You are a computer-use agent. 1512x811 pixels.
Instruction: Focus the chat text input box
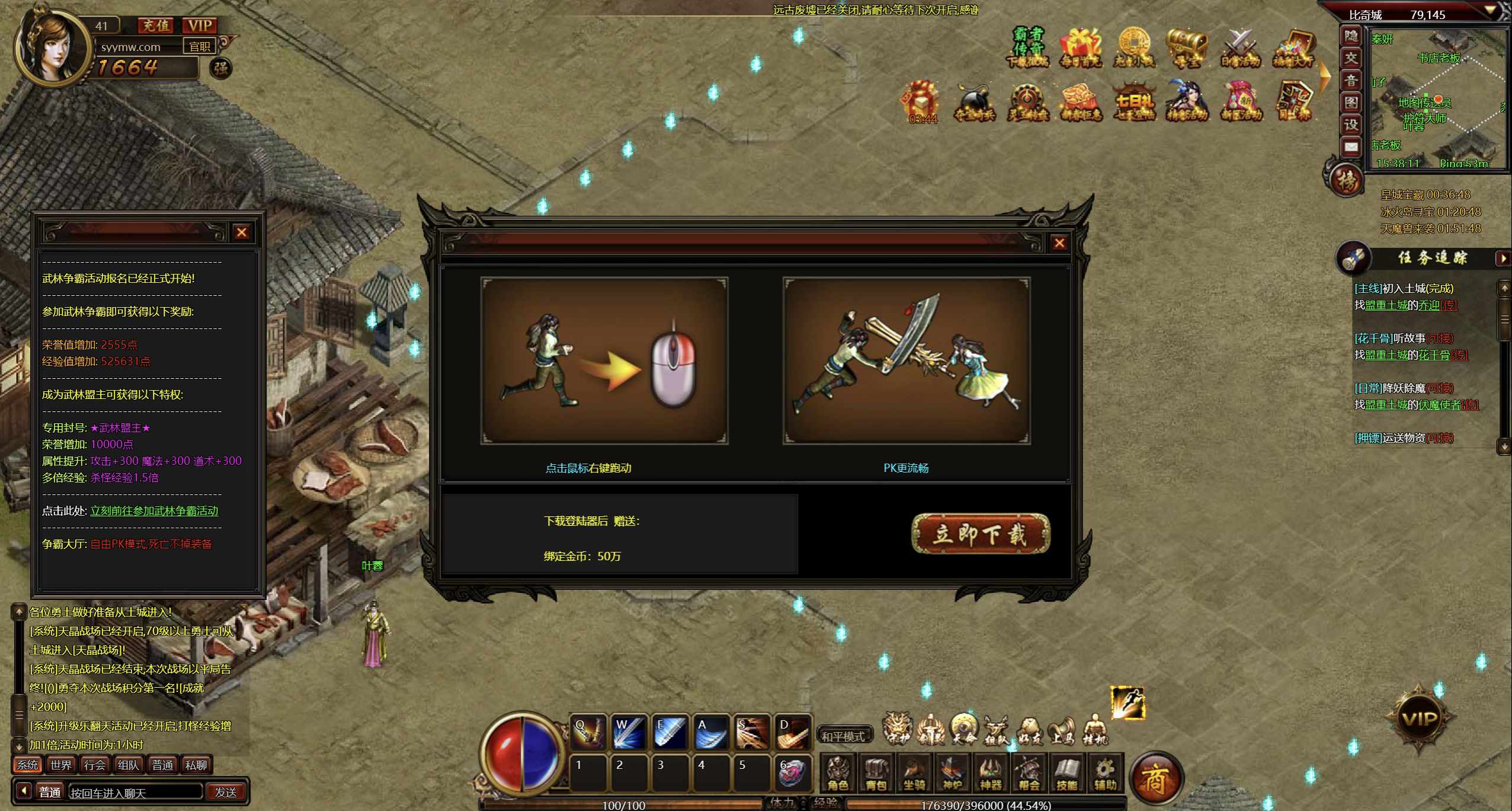pyautogui.click(x=135, y=793)
